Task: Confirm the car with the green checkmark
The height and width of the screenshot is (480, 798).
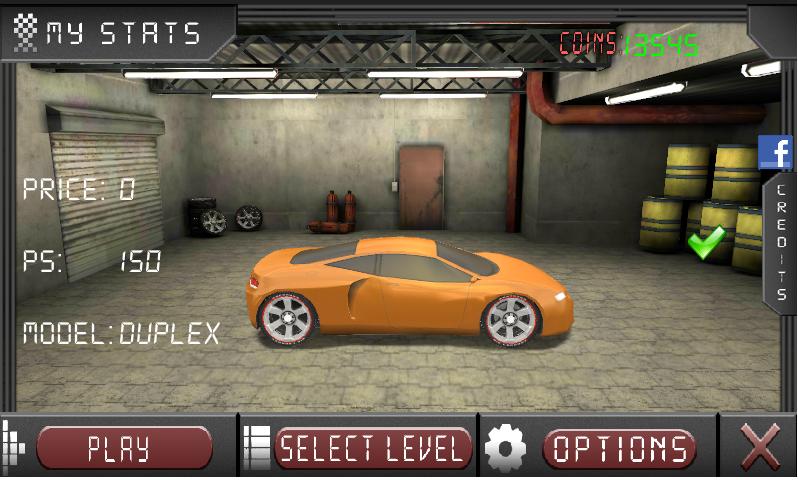Action: pos(706,243)
